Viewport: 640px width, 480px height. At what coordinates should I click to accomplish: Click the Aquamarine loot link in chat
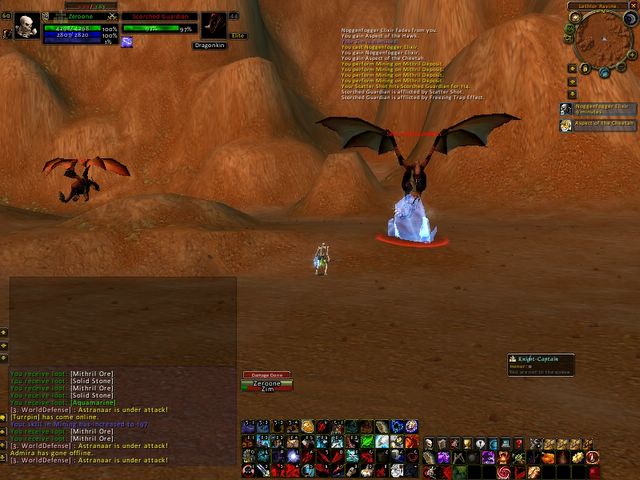(91, 402)
